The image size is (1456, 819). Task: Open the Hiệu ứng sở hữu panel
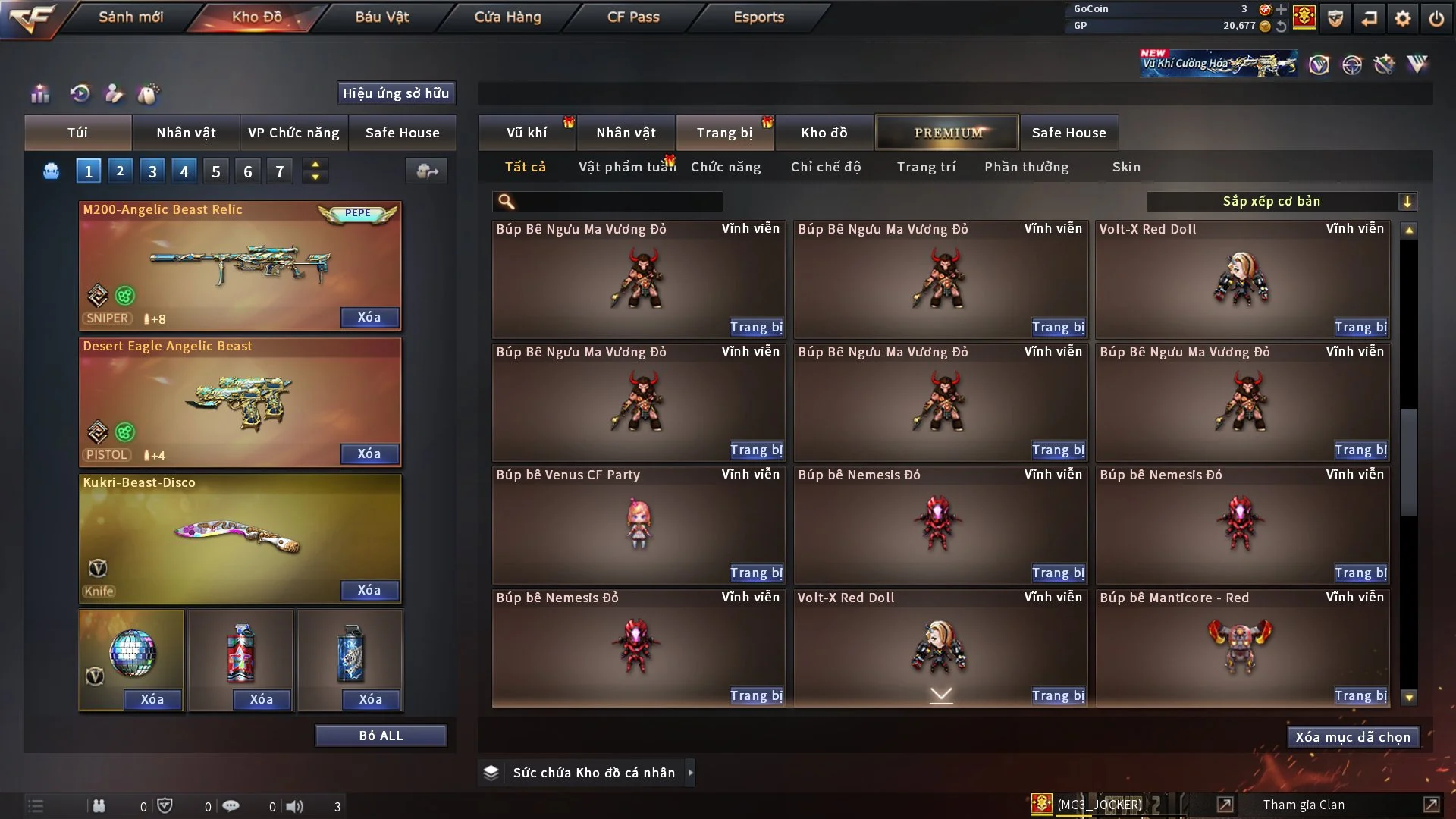(x=396, y=93)
